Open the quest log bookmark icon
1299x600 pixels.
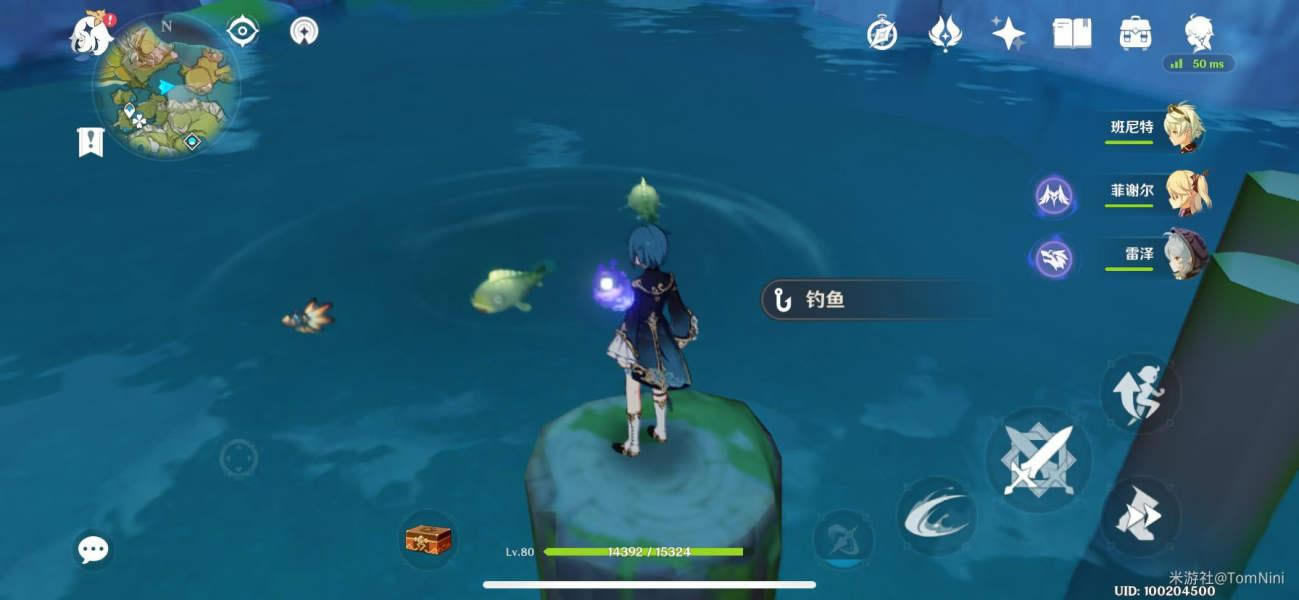coord(91,142)
